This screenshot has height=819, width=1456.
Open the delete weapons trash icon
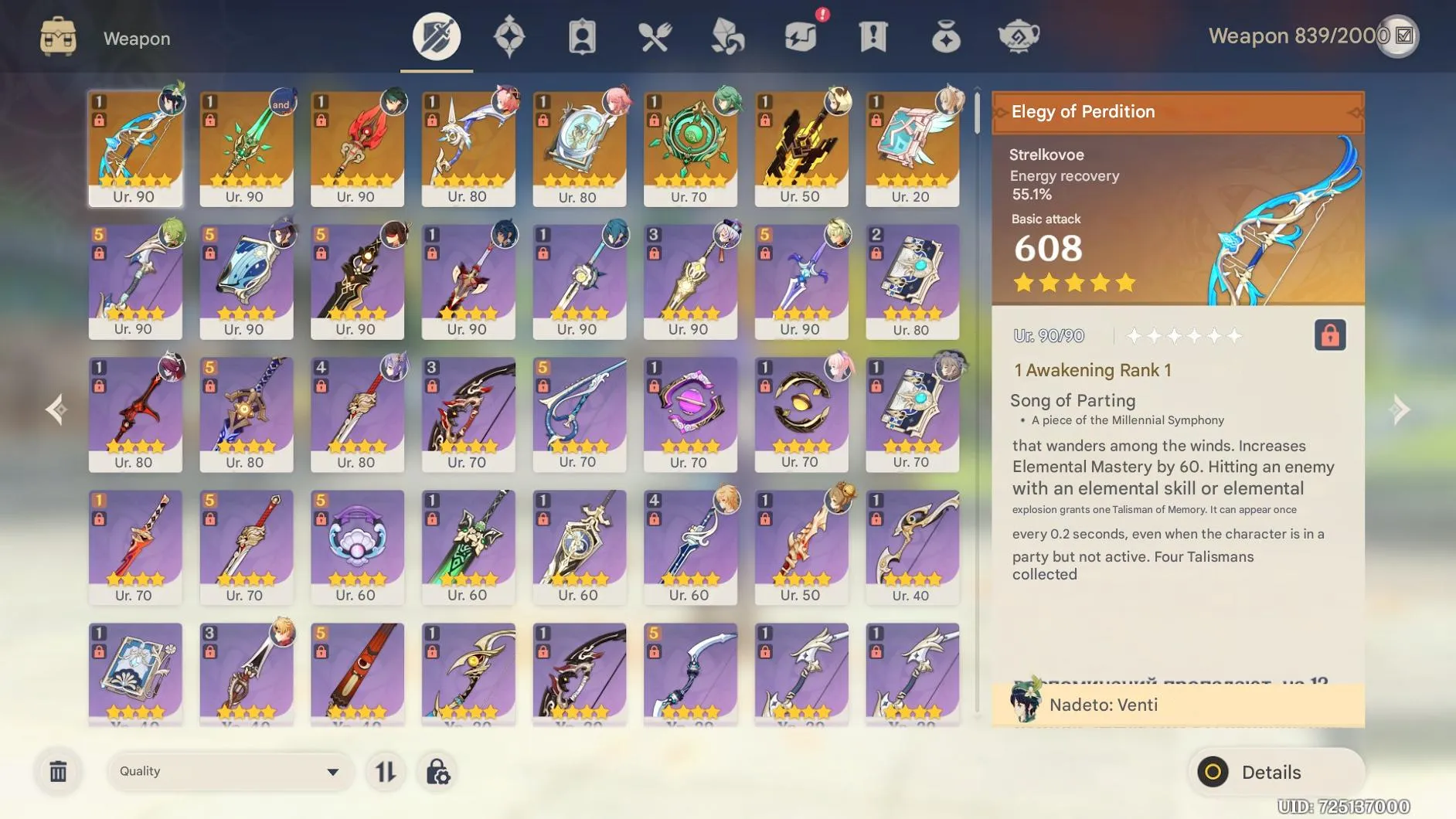tap(58, 770)
